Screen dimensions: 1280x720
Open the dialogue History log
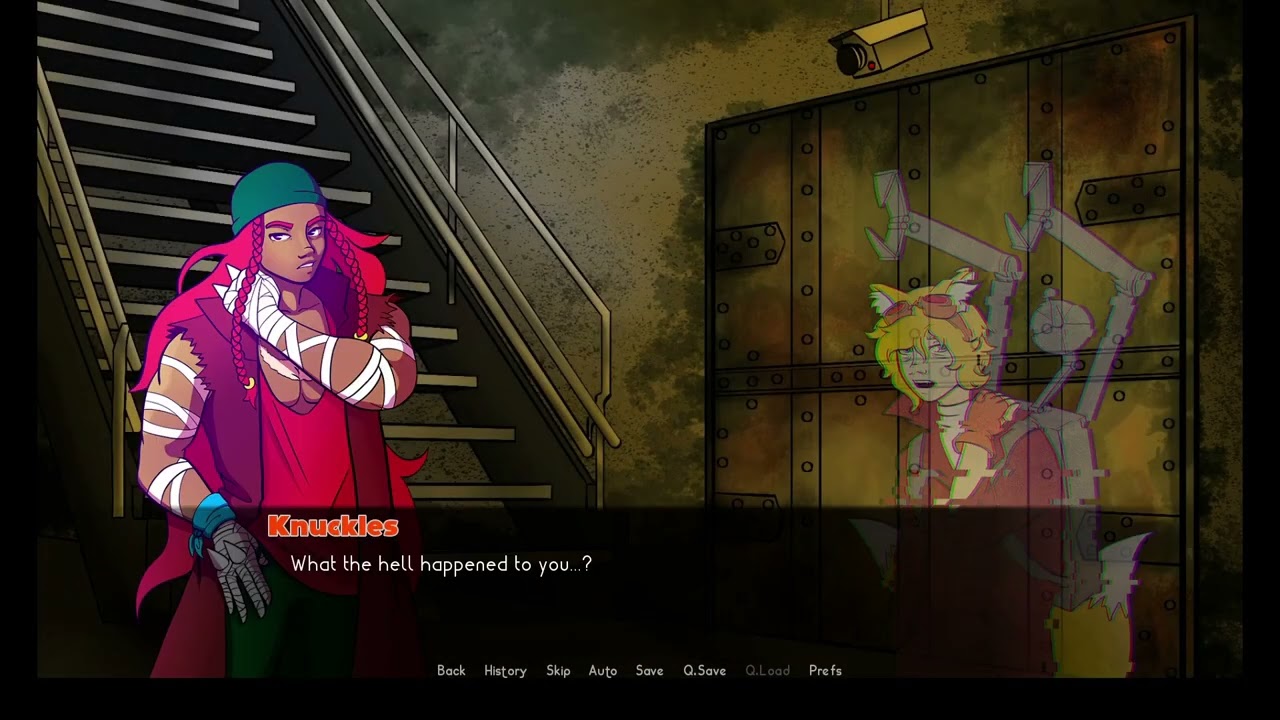[505, 671]
